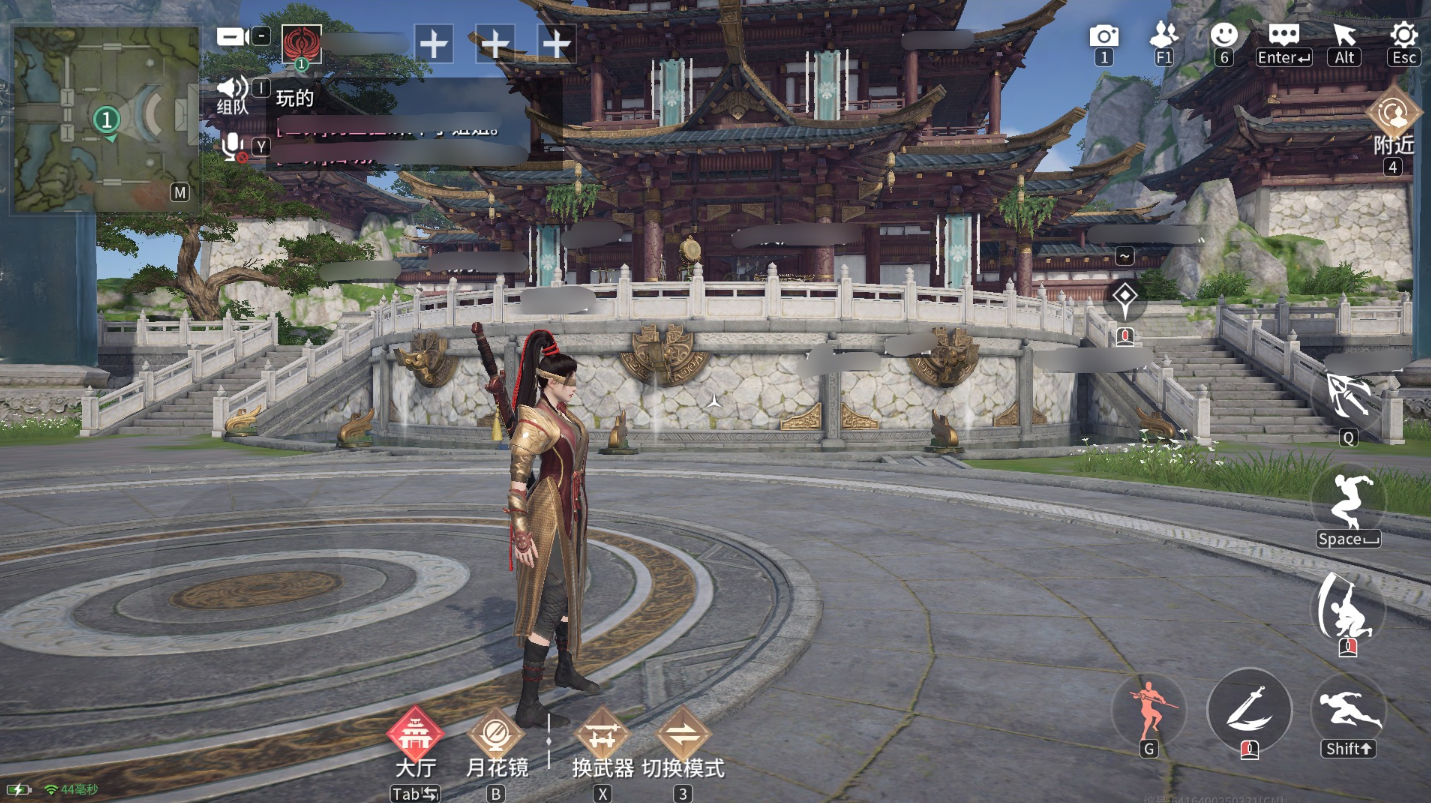Screen dimensions: 1431x803
Task: Activate the crouch action icon
Action: (x=1347, y=607)
